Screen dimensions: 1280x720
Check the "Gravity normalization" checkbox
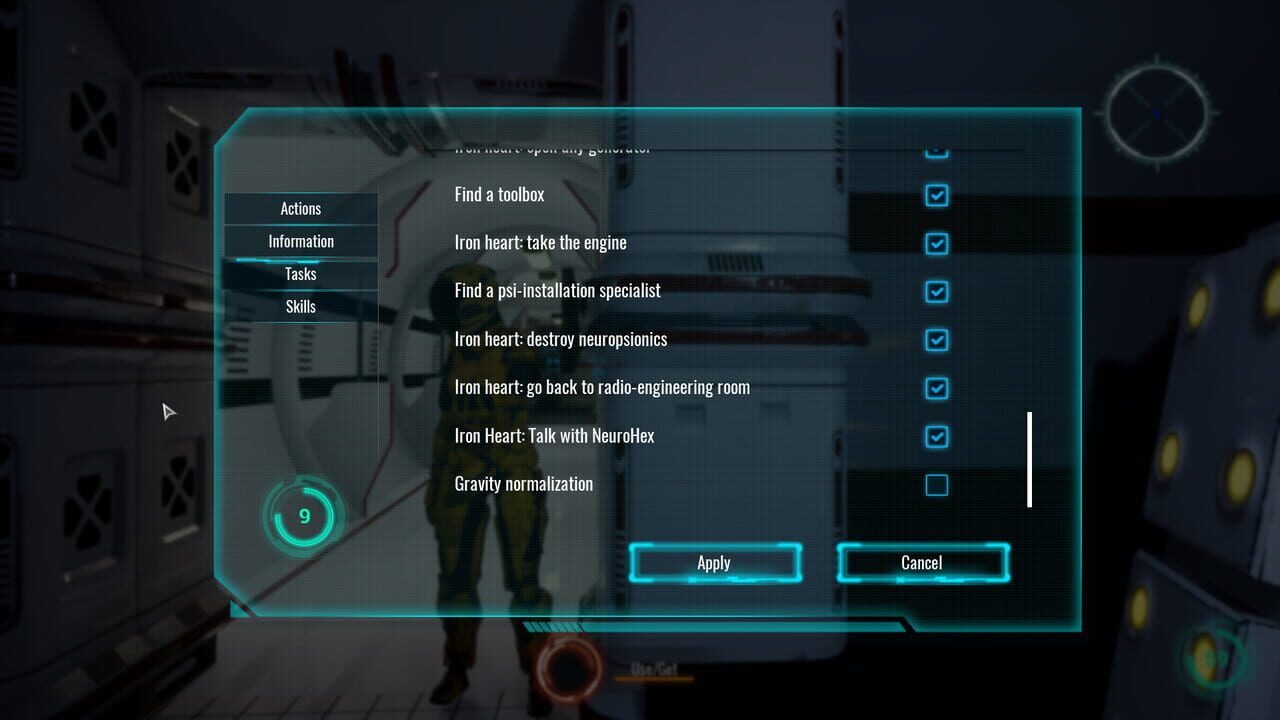pyautogui.click(x=935, y=485)
